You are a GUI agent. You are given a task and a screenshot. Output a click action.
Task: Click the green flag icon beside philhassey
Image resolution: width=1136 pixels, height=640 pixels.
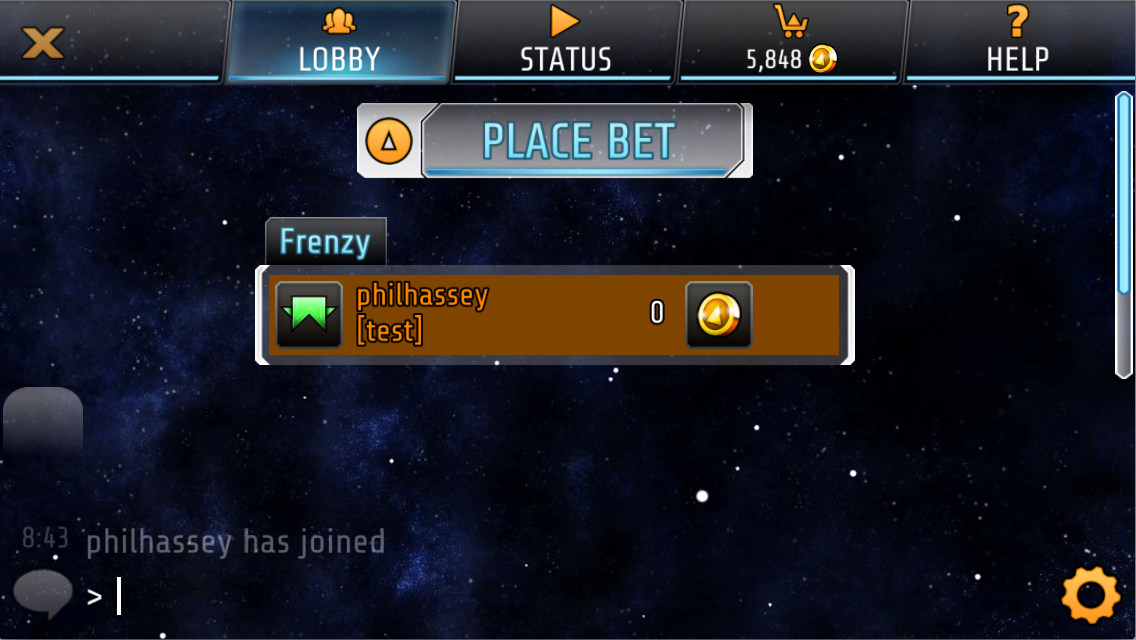(309, 315)
